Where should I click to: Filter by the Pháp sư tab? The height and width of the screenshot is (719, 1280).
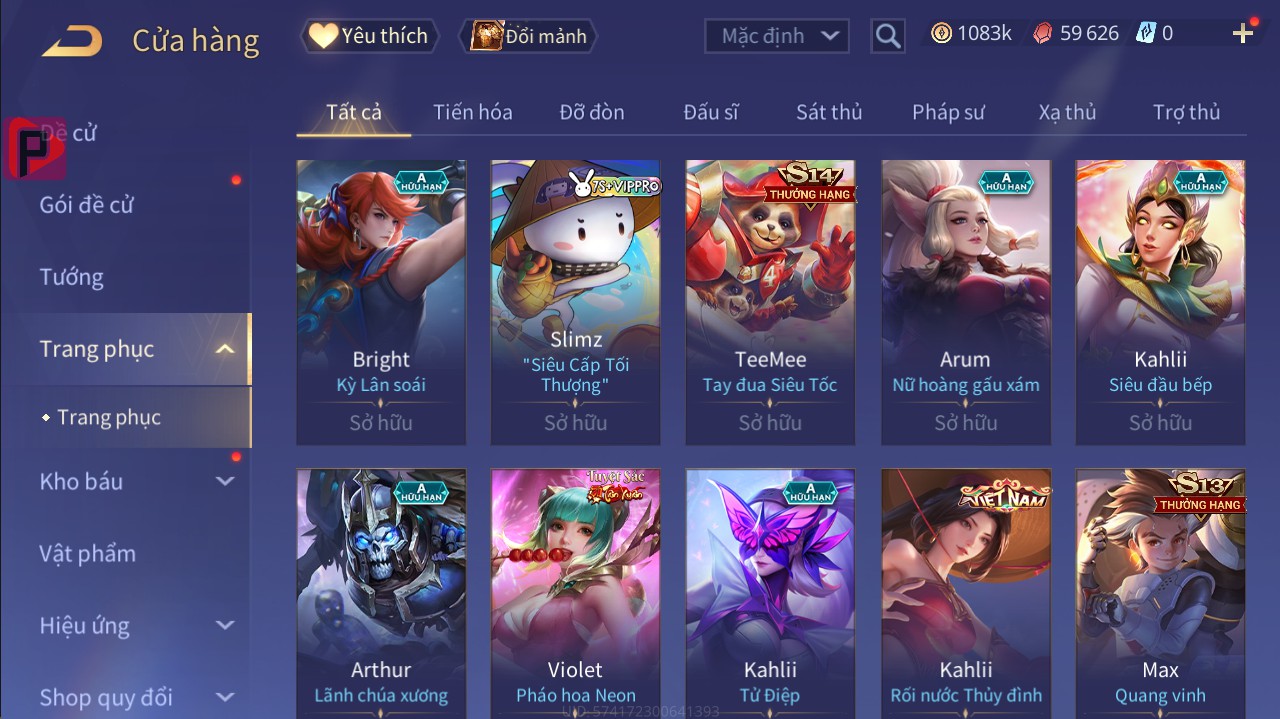click(948, 112)
